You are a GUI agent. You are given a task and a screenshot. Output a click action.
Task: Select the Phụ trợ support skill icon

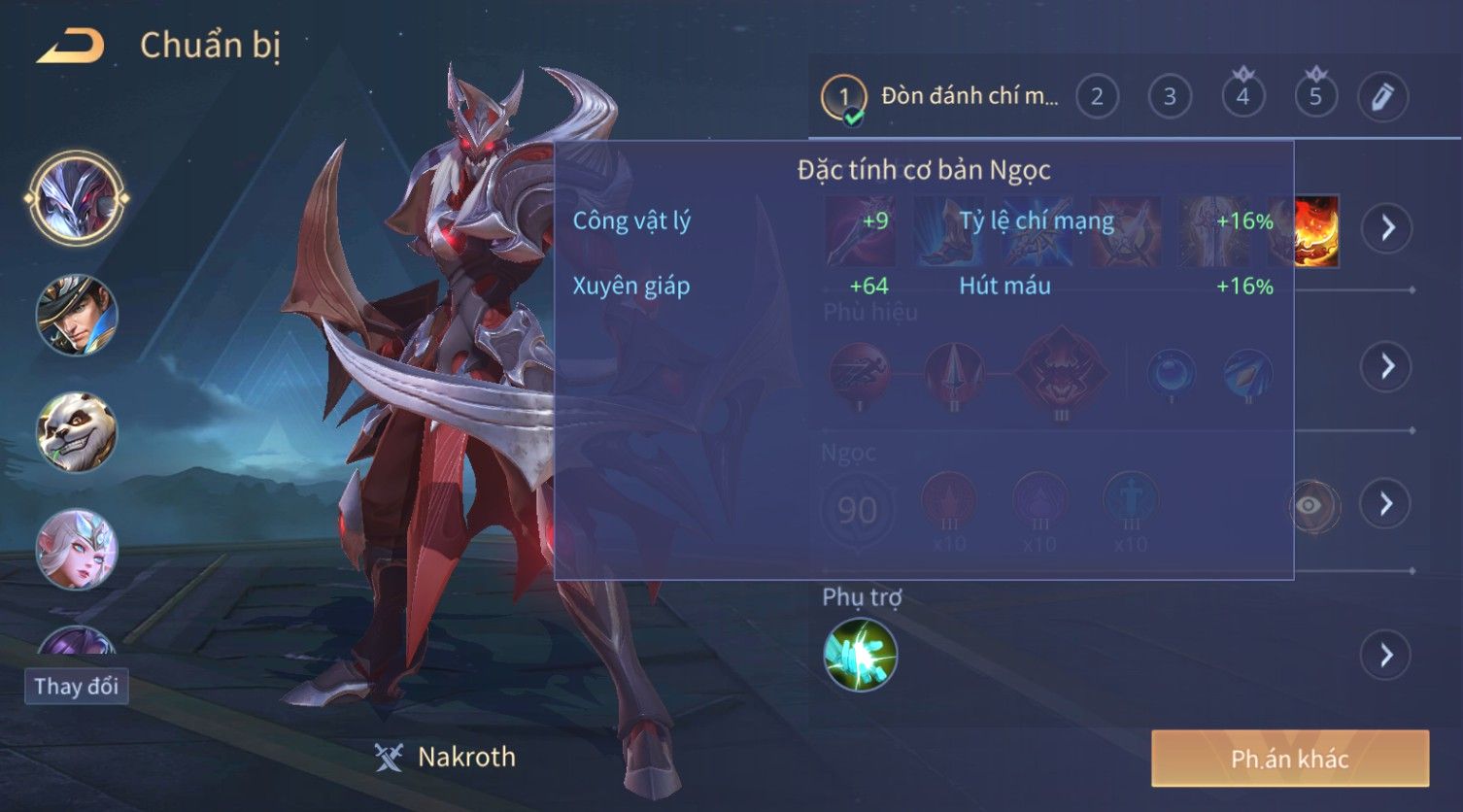(860, 655)
